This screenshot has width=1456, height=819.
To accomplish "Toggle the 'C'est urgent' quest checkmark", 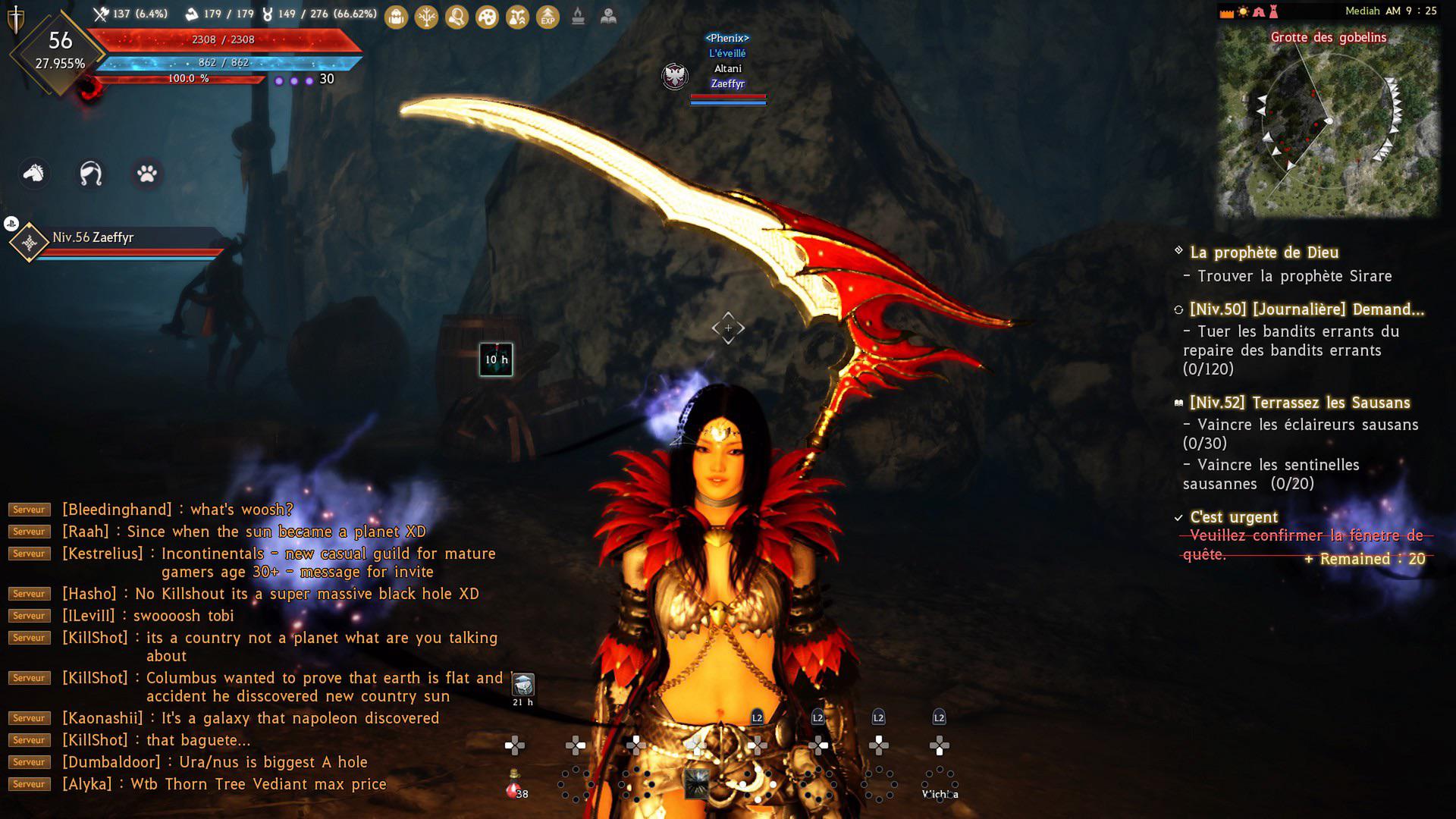I will tap(1178, 516).
